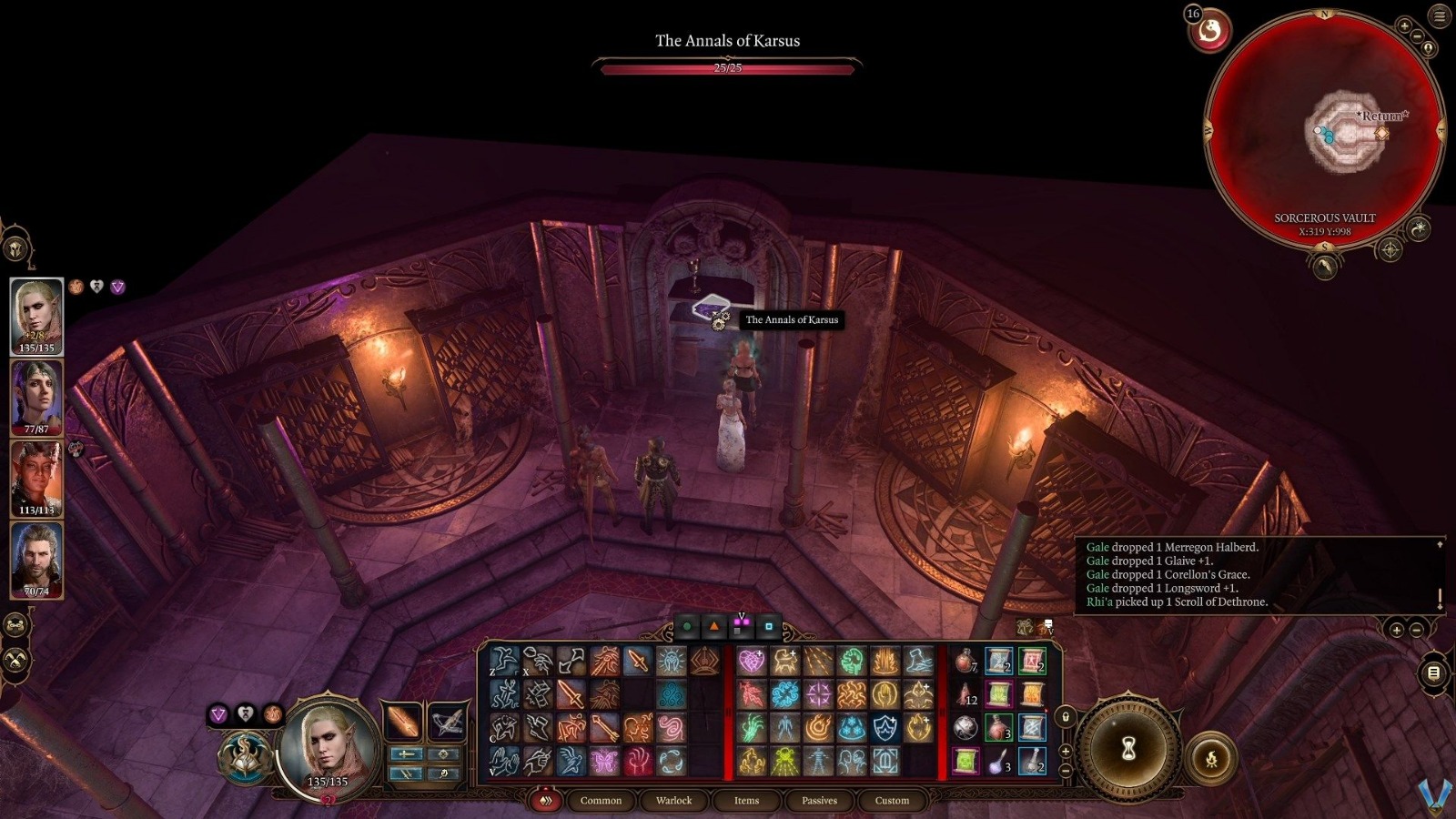Toggle the green circle hotbar filter
Screen dimensions: 1456x819
pyautogui.click(x=686, y=625)
